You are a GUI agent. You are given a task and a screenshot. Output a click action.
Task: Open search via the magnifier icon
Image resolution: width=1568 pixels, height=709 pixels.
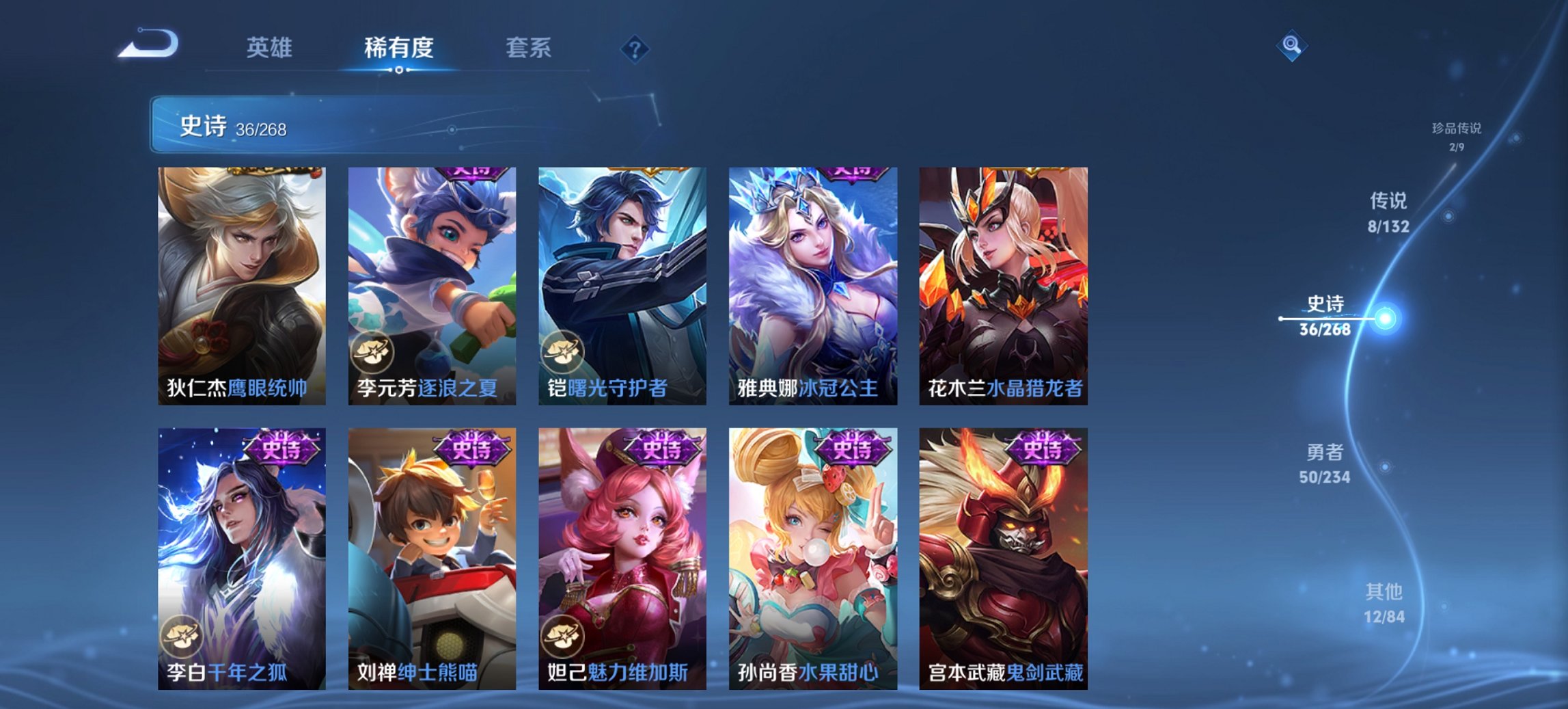[x=1293, y=45]
